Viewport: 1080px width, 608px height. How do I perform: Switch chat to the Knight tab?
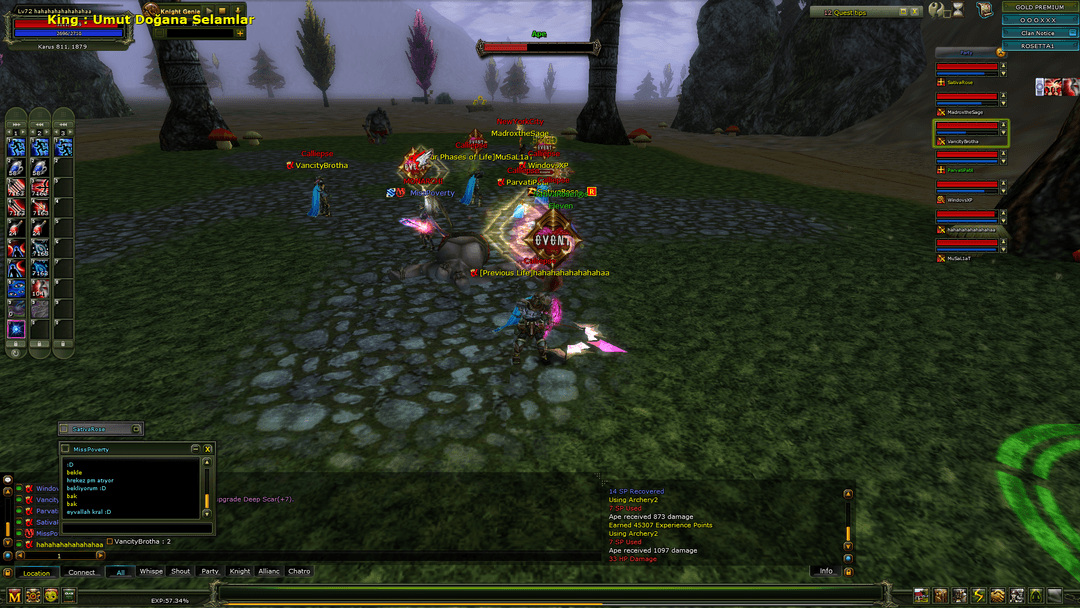pyautogui.click(x=240, y=572)
